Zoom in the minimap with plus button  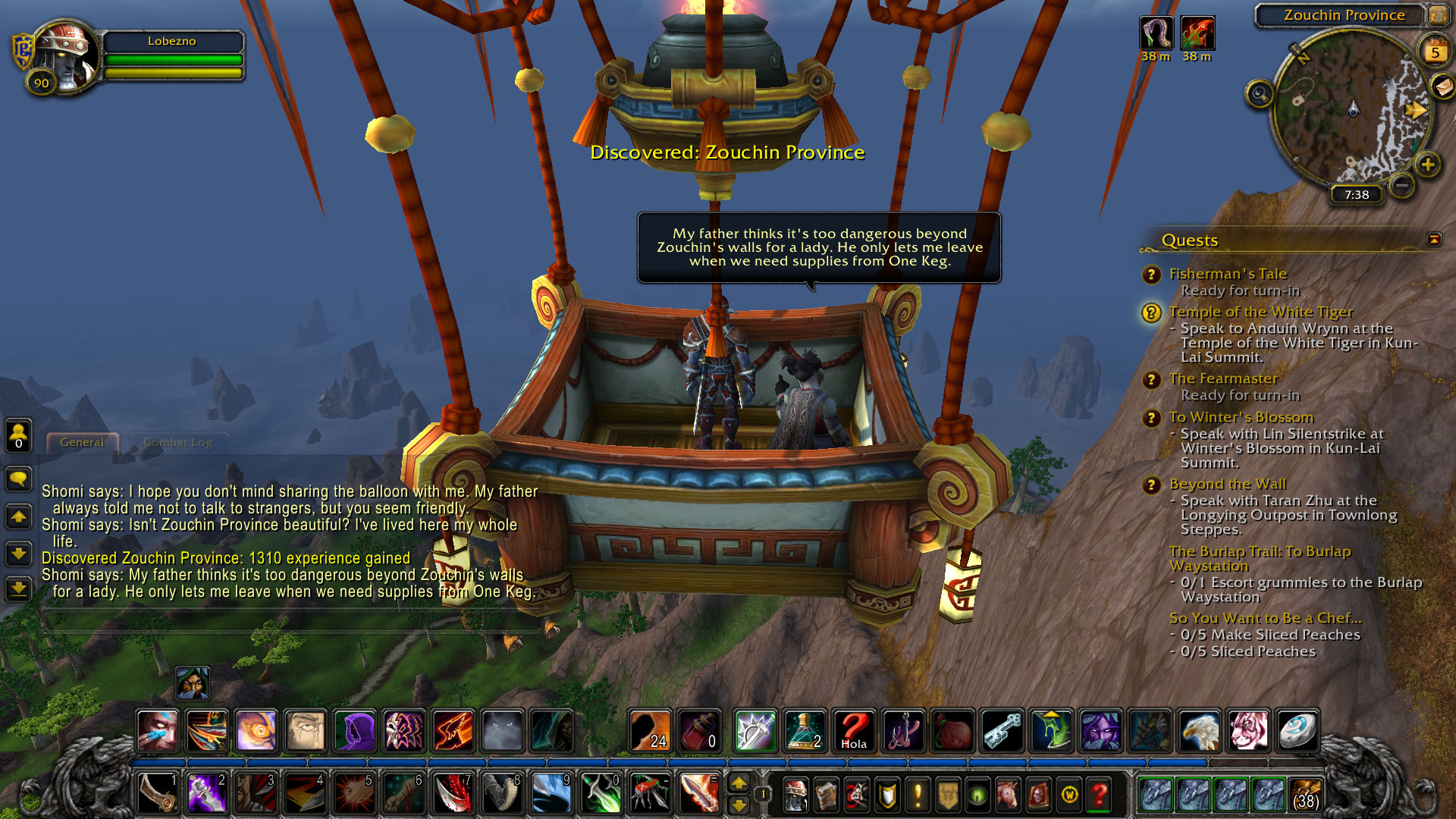pyautogui.click(x=1428, y=165)
